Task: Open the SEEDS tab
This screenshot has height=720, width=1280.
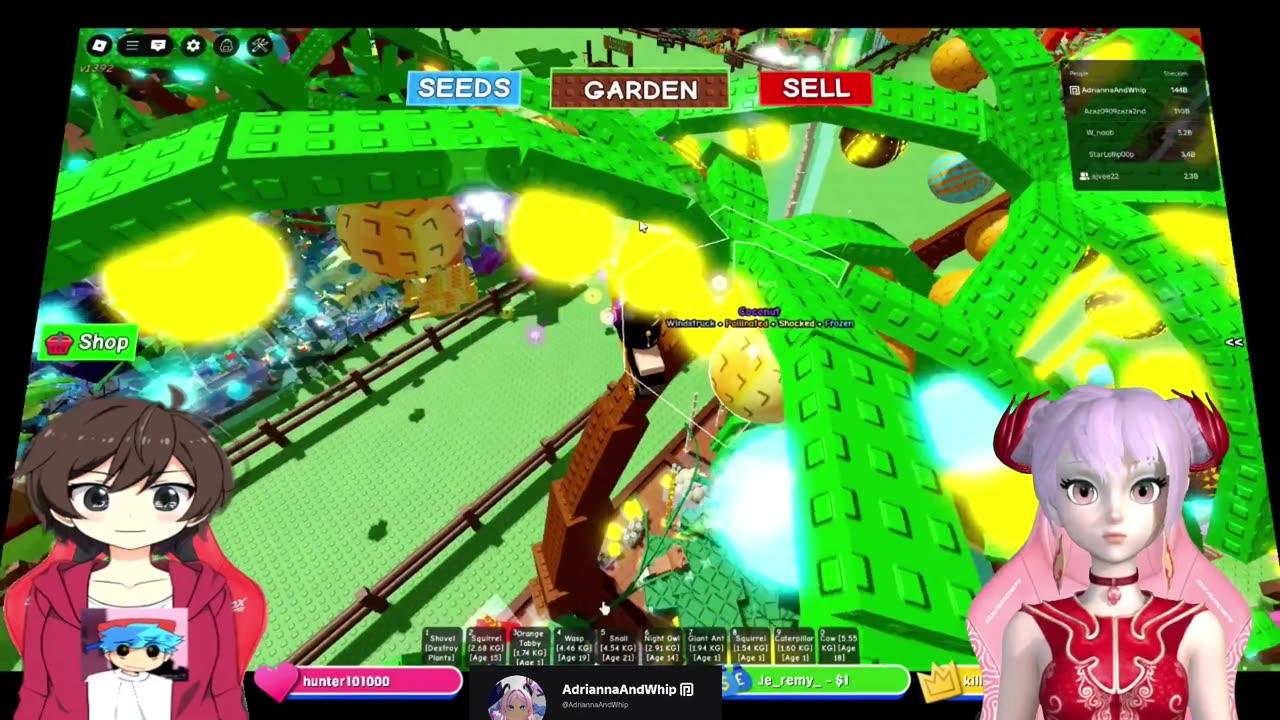Action: pos(462,88)
